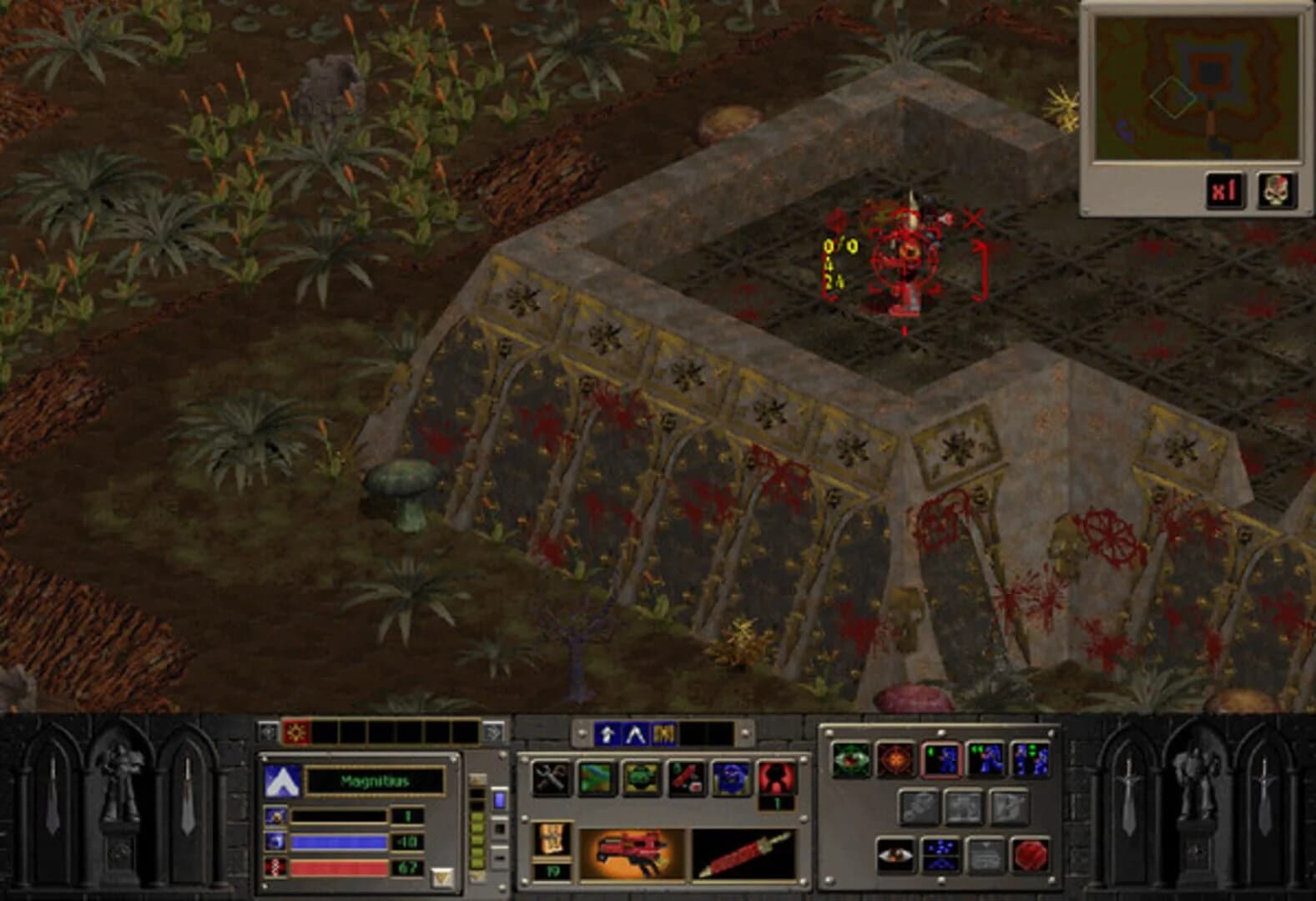Select the Chaos symbol slot in the squad roster
This screenshot has width=1316, height=901.
point(296,732)
